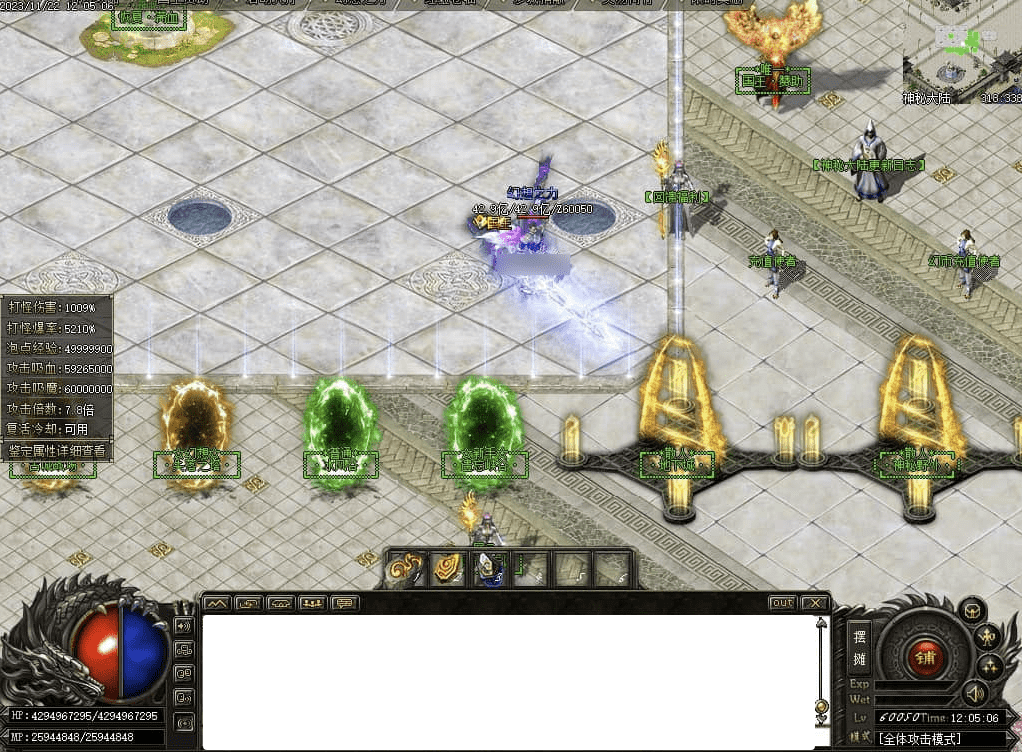Click the mountain-shaped chat tab button

click(217, 603)
